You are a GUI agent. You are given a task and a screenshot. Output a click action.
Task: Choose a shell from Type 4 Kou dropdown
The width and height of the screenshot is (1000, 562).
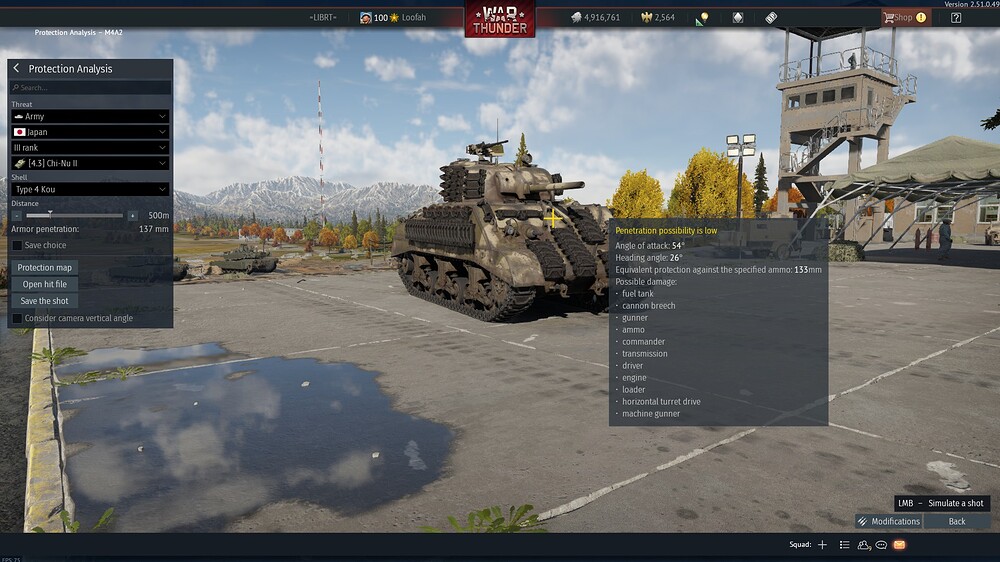pos(90,189)
